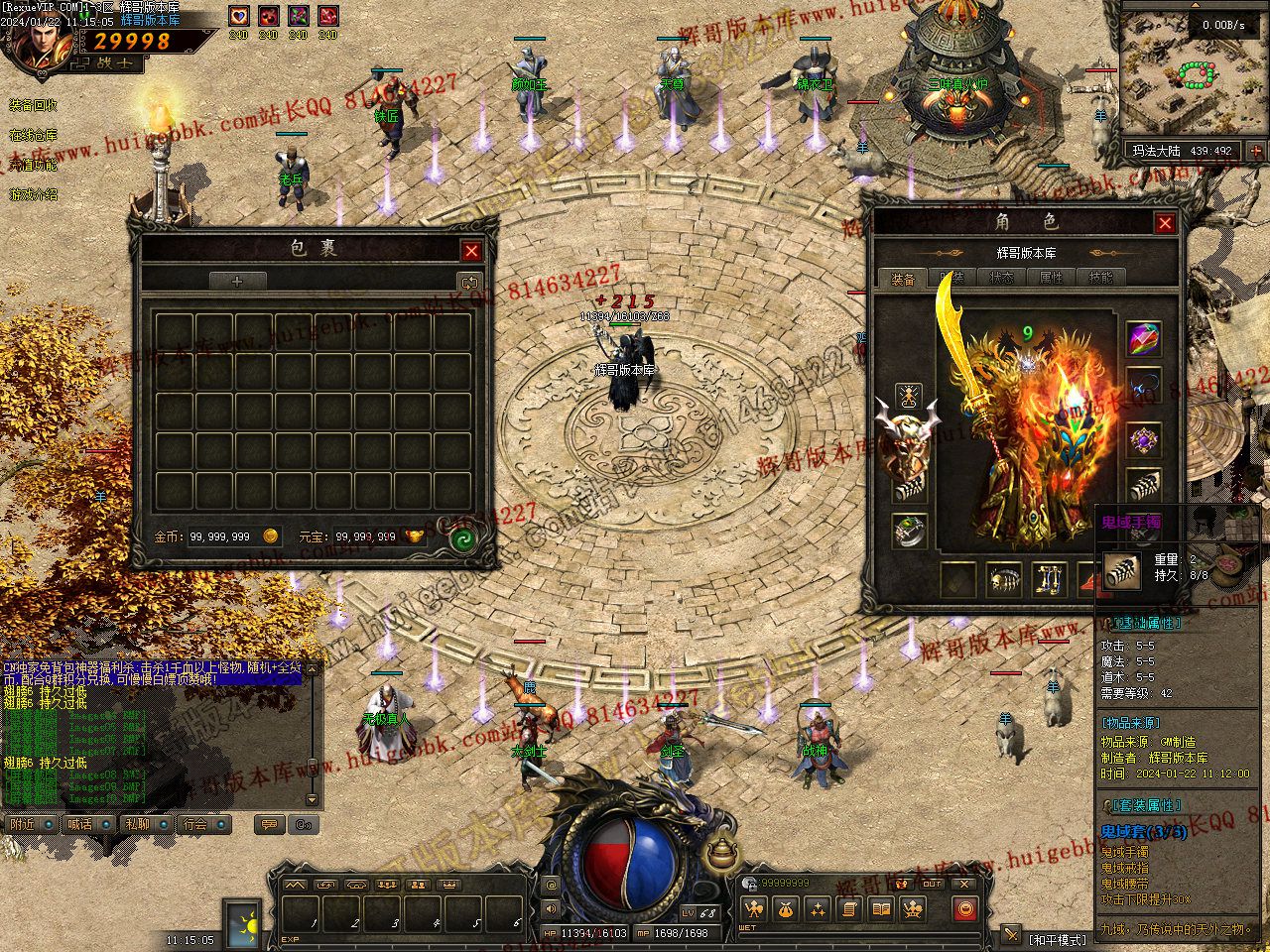Select the rainbow gem equipment slot
The image size is (1270, 952).
(1144, 339)
